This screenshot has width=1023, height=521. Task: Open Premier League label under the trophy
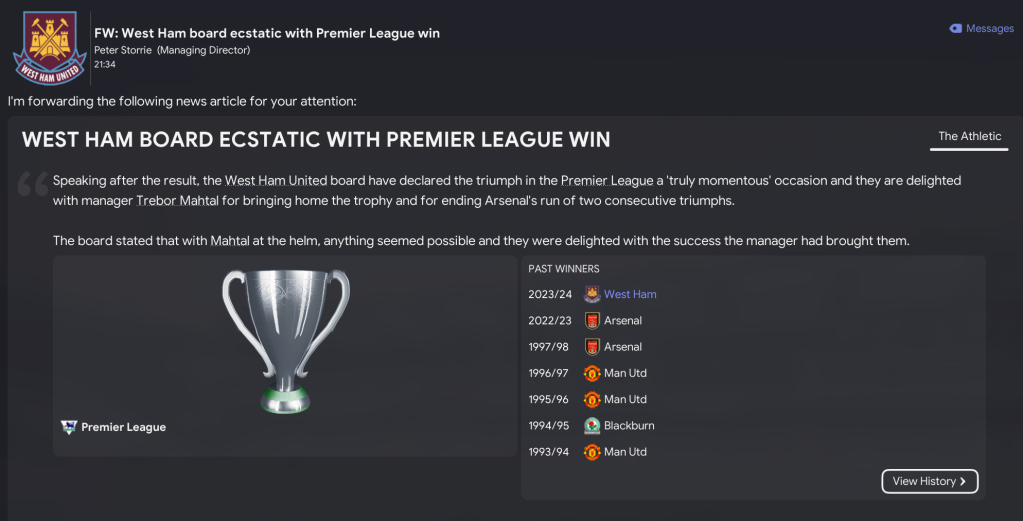click(123, 427)
